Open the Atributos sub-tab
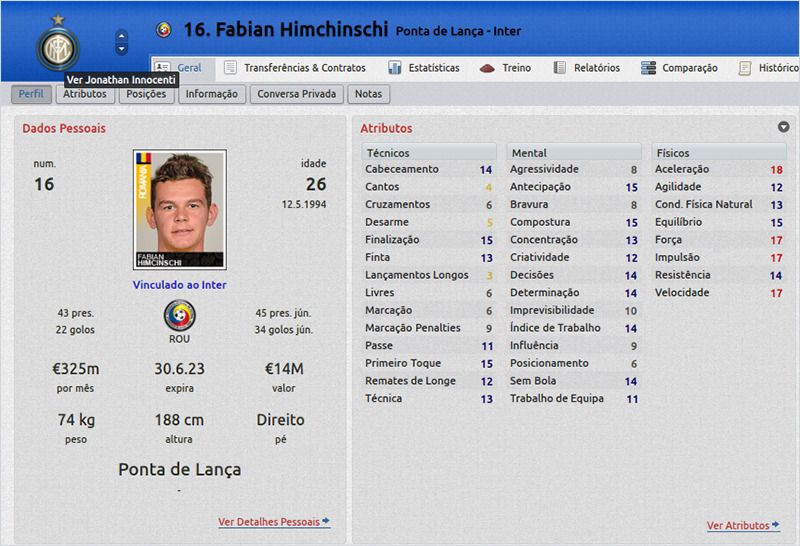Viewport: 800px width, 546px height. [x=85, y=94]
